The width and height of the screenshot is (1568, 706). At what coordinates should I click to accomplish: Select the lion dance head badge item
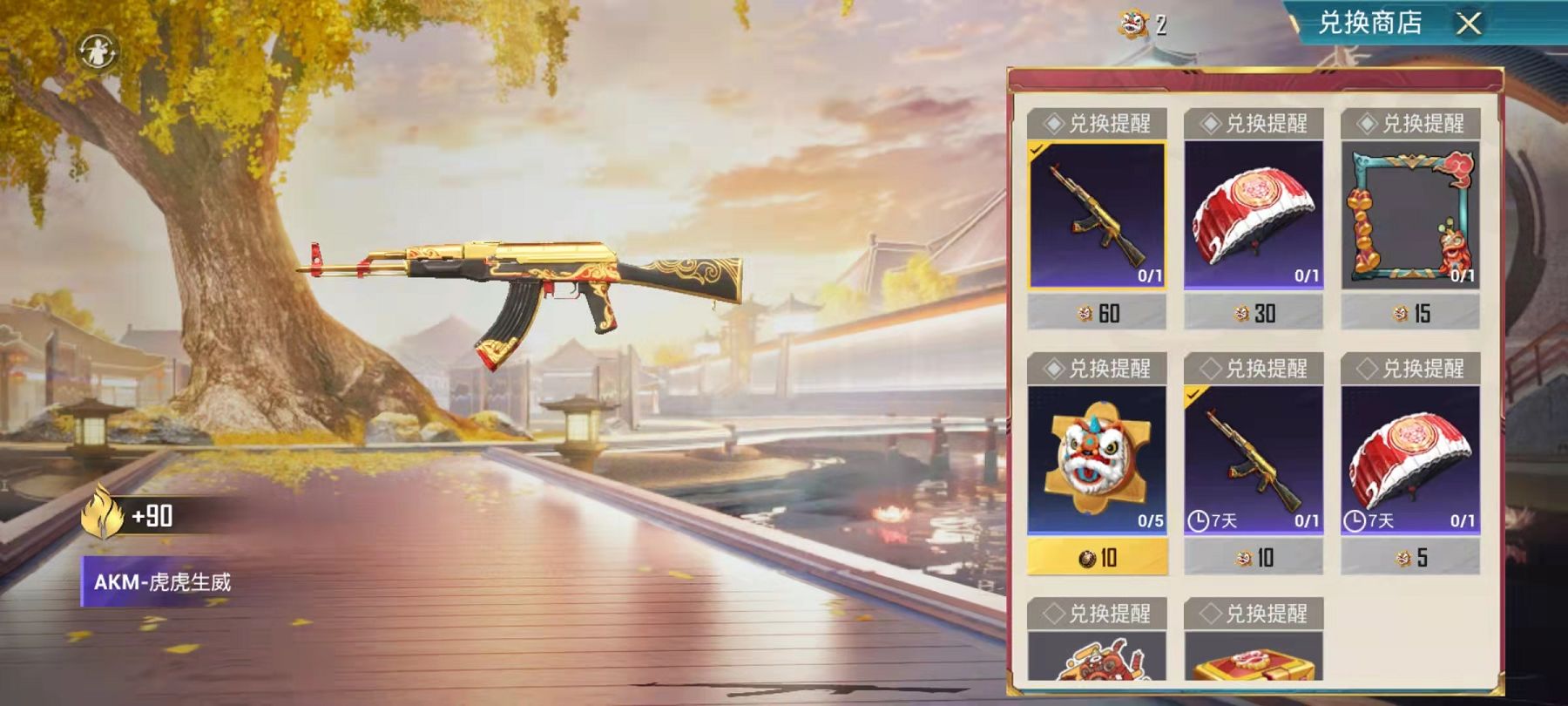[x=1097, y=459]
